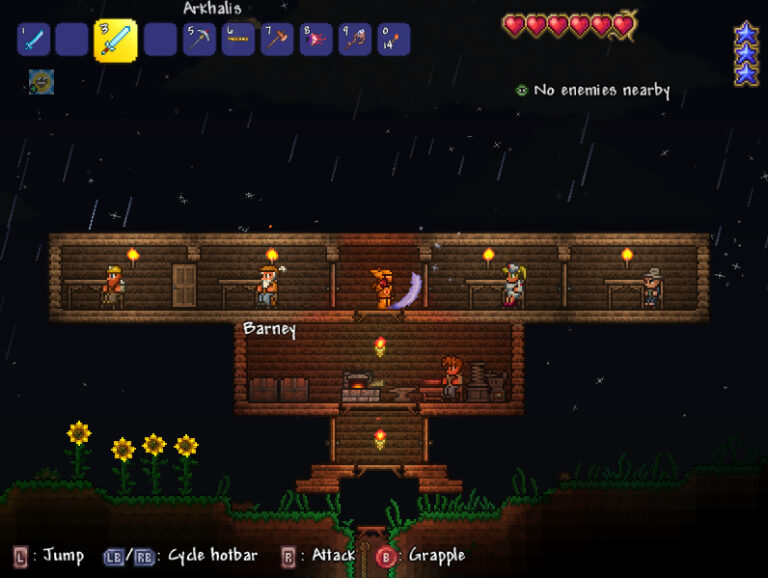Choose the hotbar slot 6 item
This screenshot has height=578, width=768.
[238, 40]
